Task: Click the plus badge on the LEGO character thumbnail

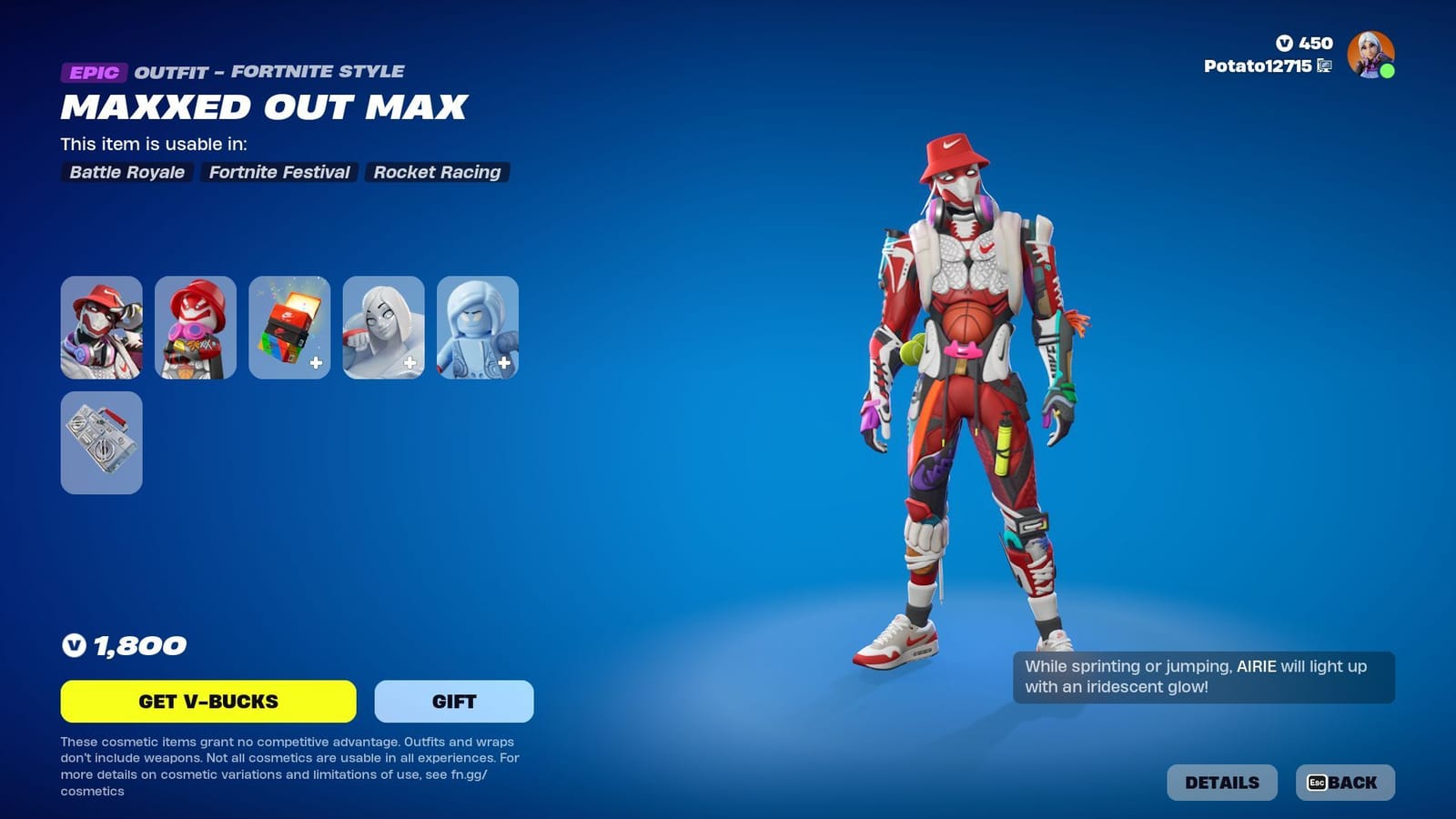Action: (x=503, y=364)
